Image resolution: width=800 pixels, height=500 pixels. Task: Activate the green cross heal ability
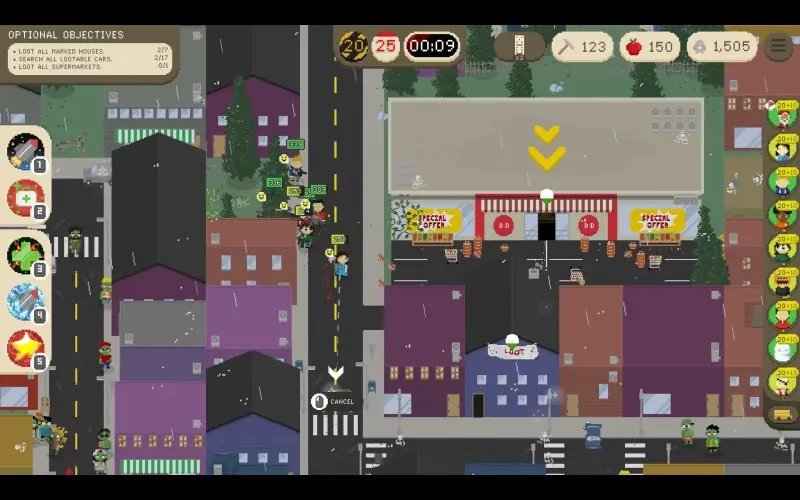[x=24, y=255]
